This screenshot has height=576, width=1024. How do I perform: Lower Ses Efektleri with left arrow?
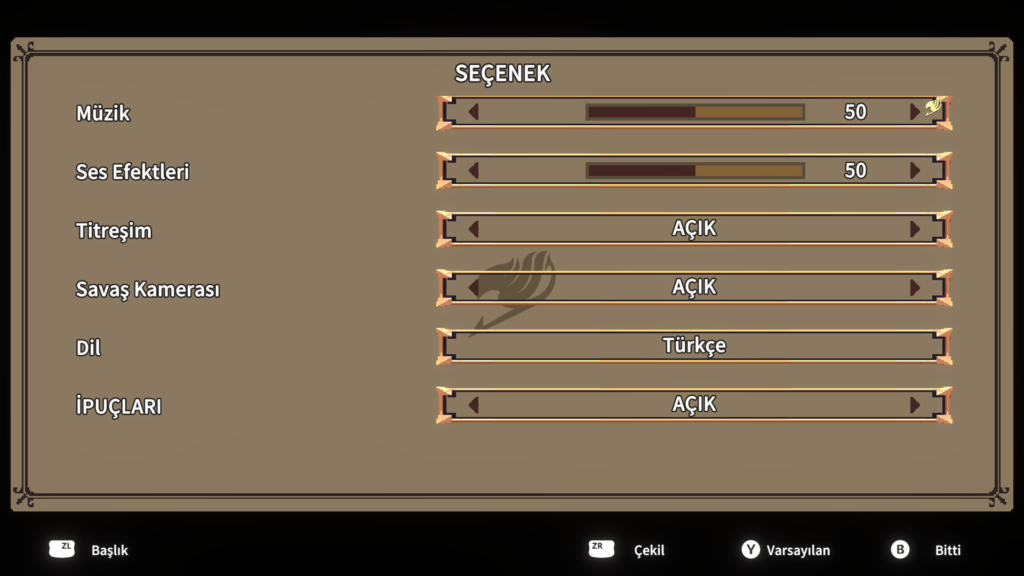click(x=474, y=171)
